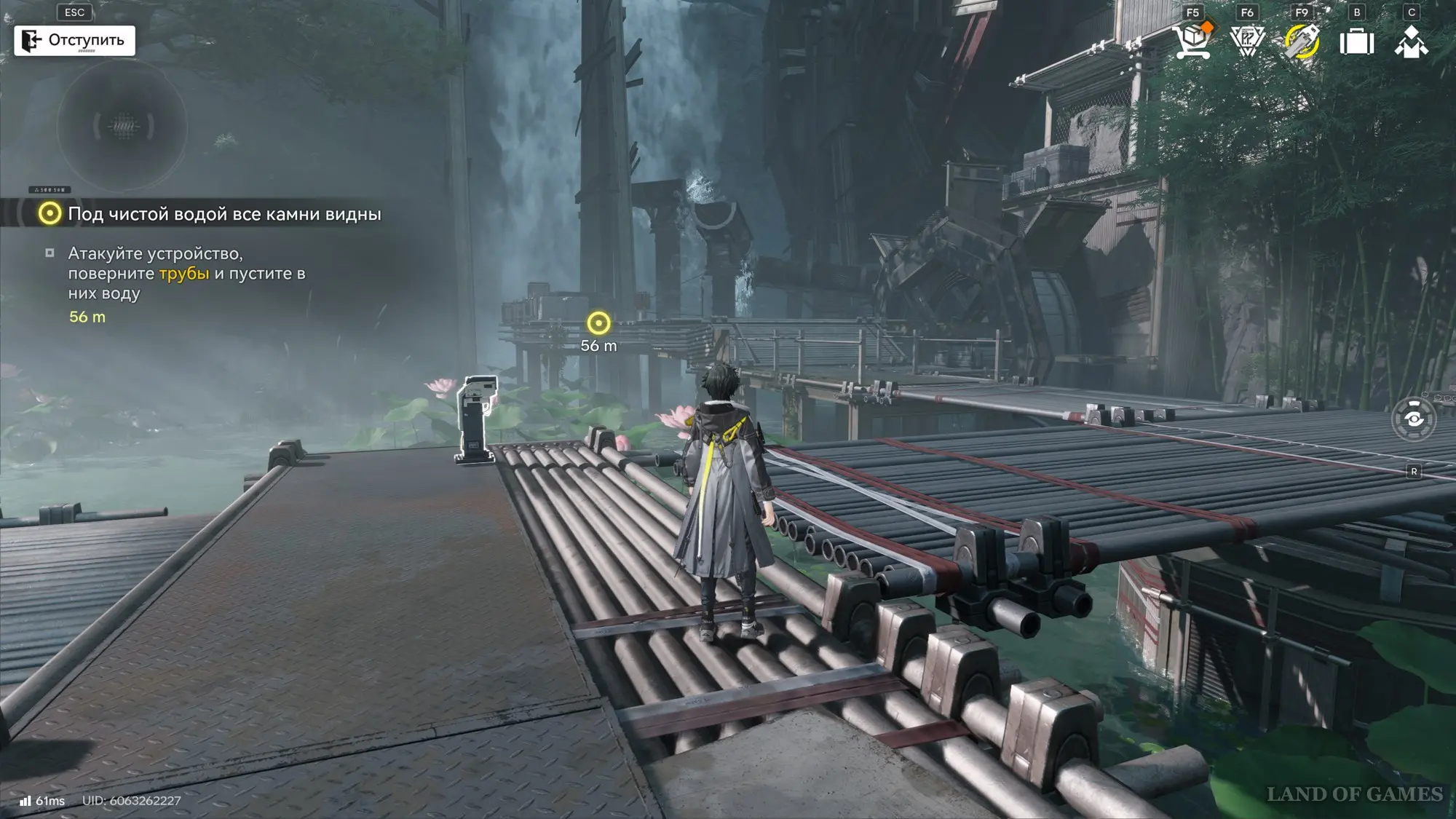Open the character menu icon

pos(1411,41)
